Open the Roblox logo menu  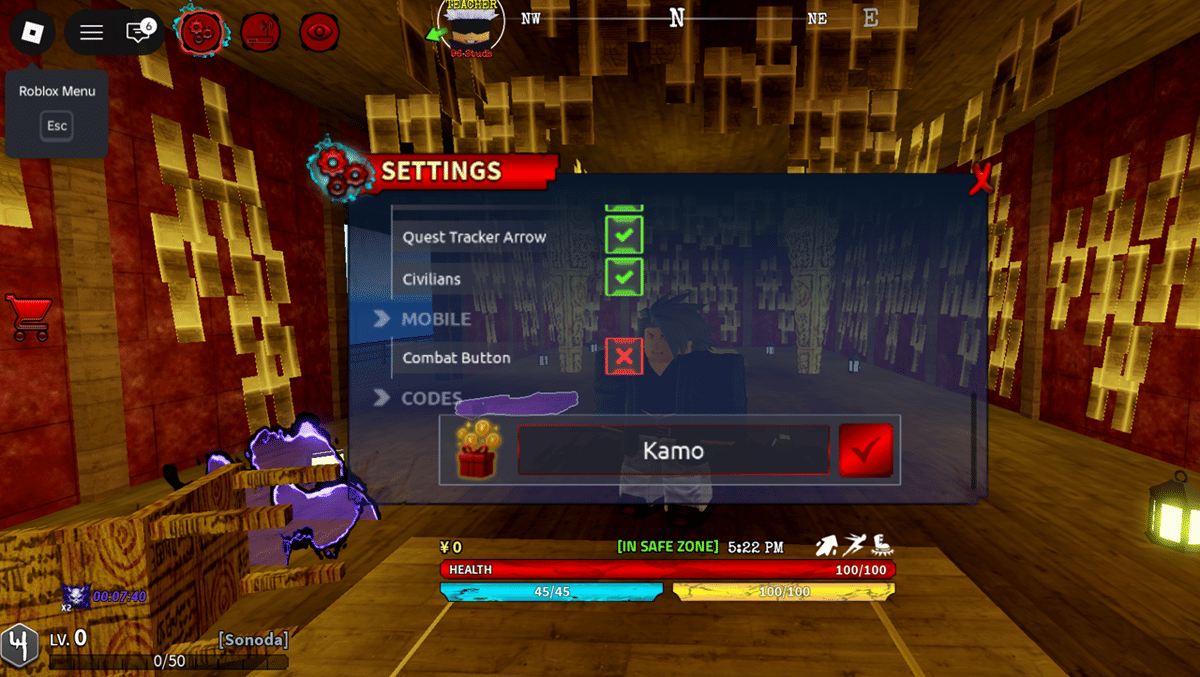(x=33, y=32)
